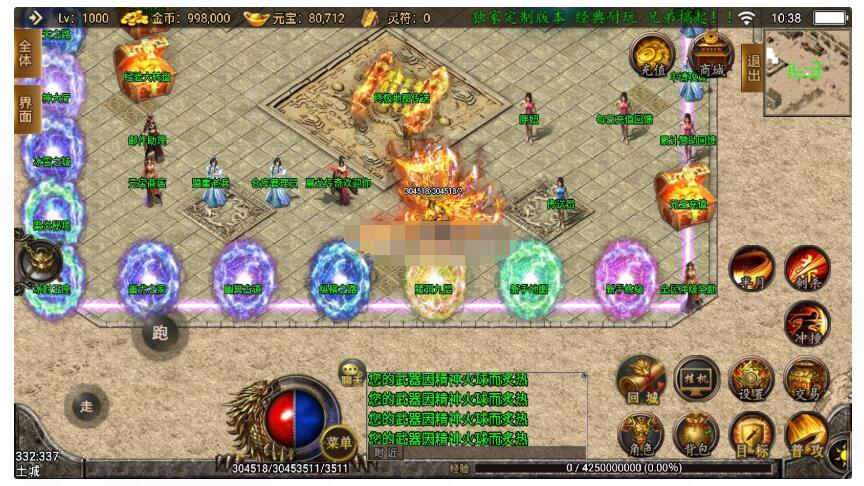864x486 pixels.
Task: Open the minimap
Action: pos(806,71)
